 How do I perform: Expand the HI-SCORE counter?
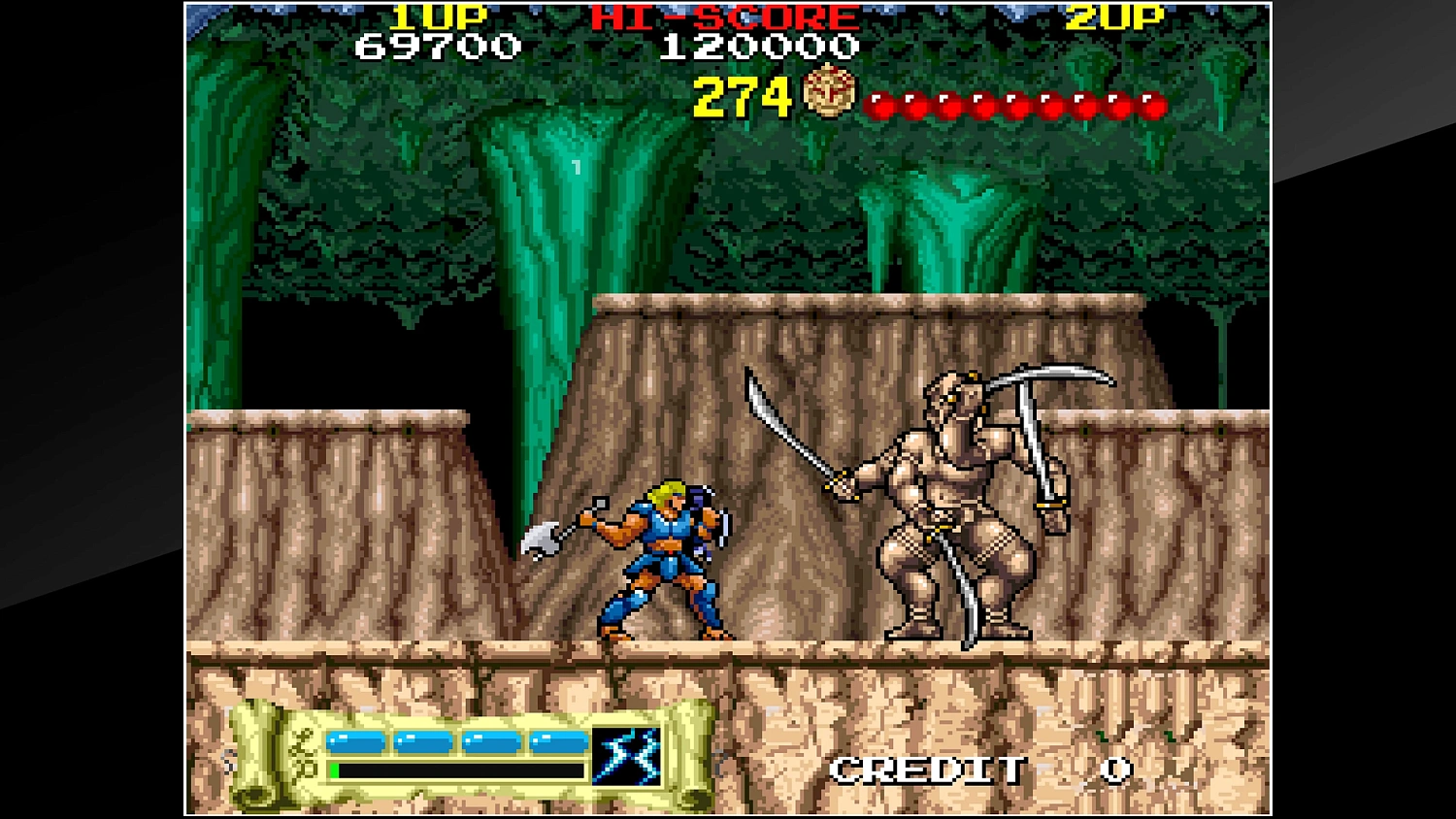coord(760,45)
